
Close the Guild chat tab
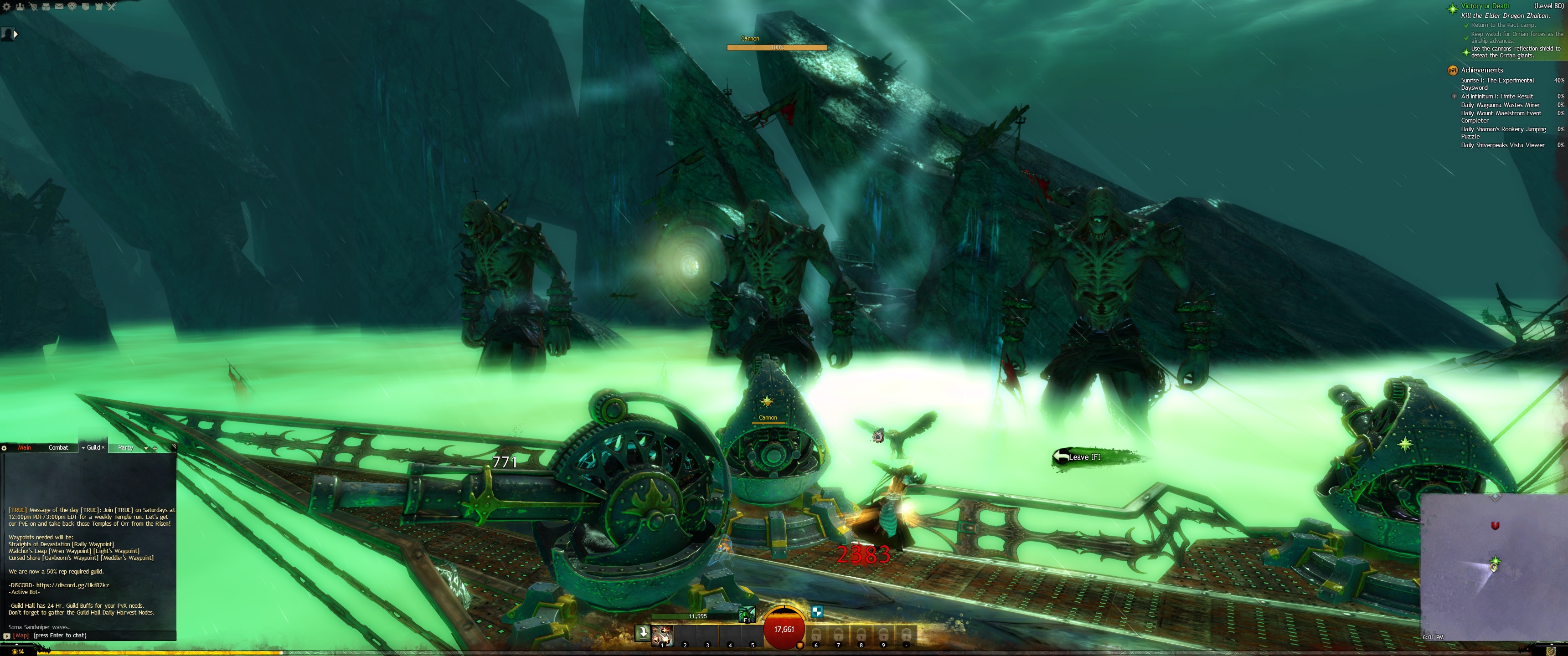pos(103,448)
